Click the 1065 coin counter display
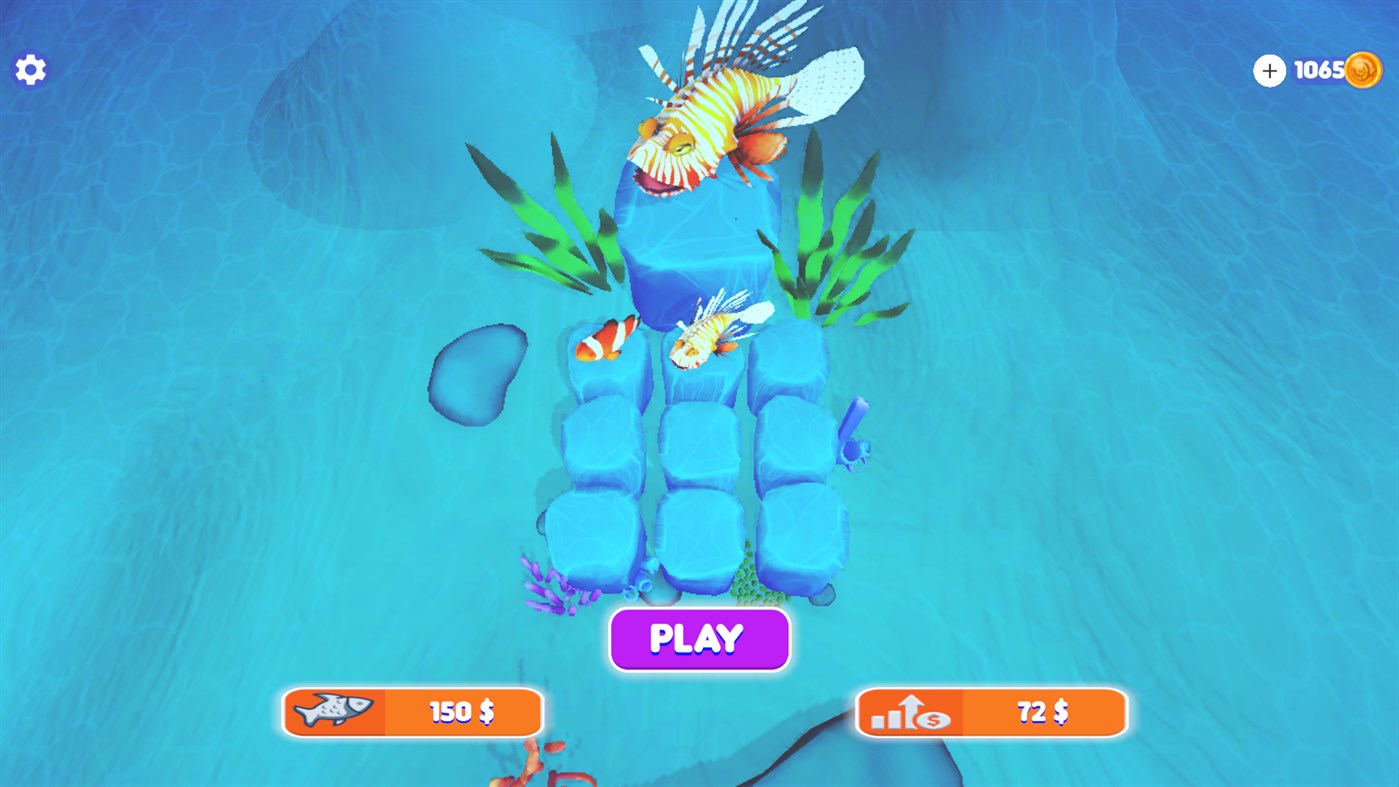The image size is (1399, 787). pyautogui.click(x=1322, y=68)
